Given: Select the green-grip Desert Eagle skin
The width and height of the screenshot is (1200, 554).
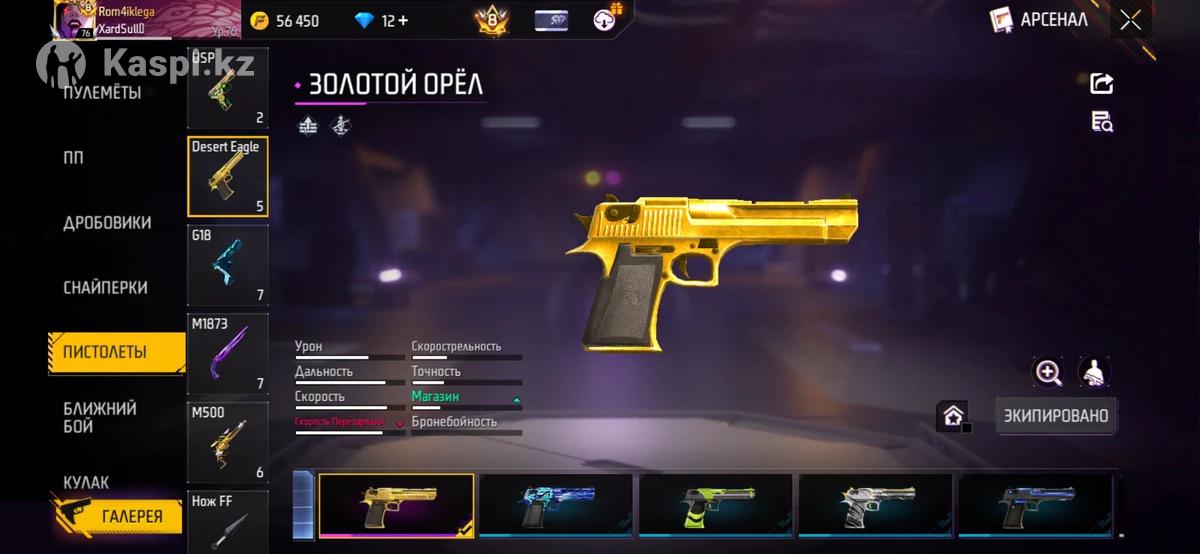Looking at the screenshot, I should pyautogui.click(x=716, y=506).
